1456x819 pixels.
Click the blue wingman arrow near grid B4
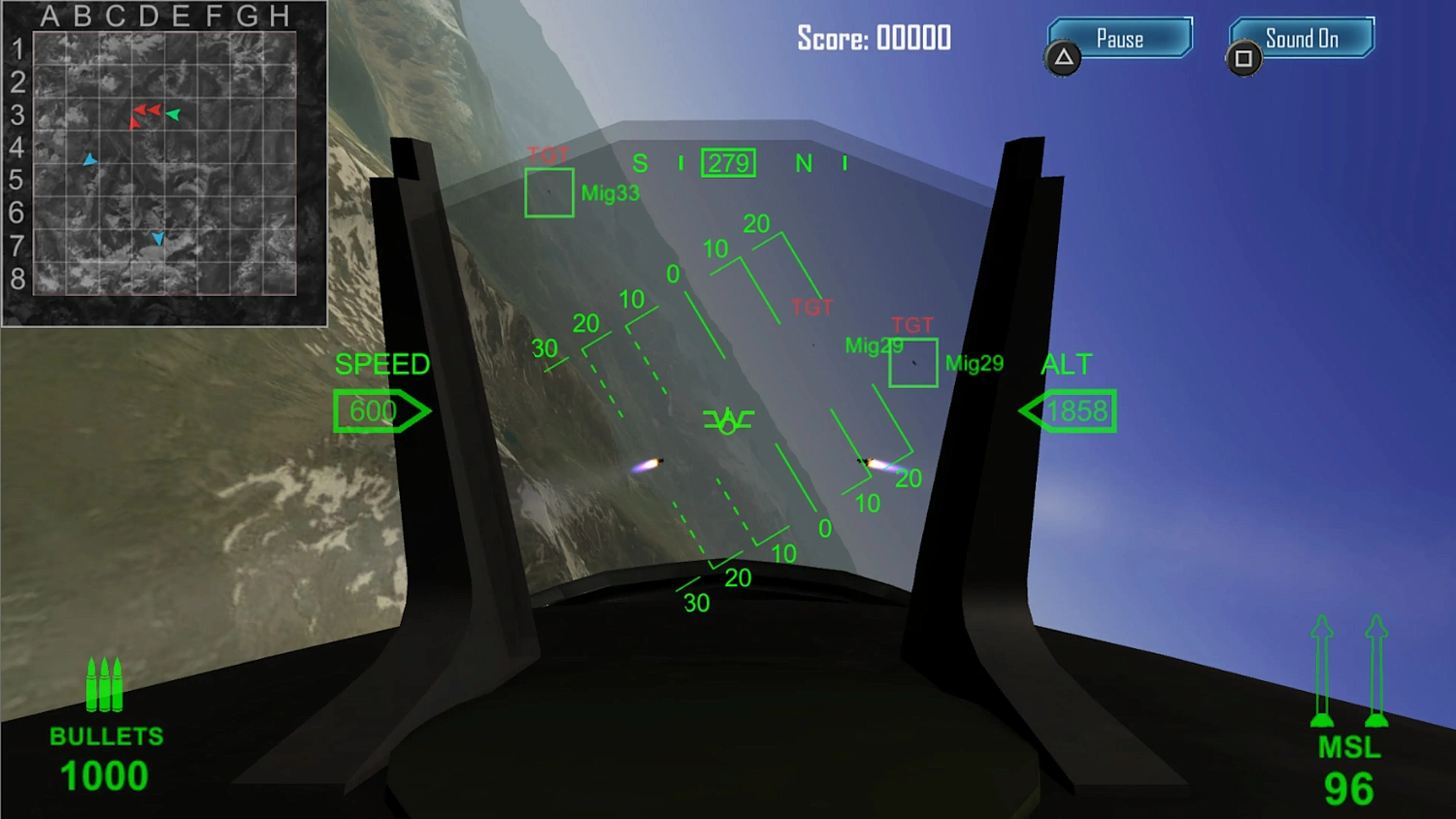89,158
